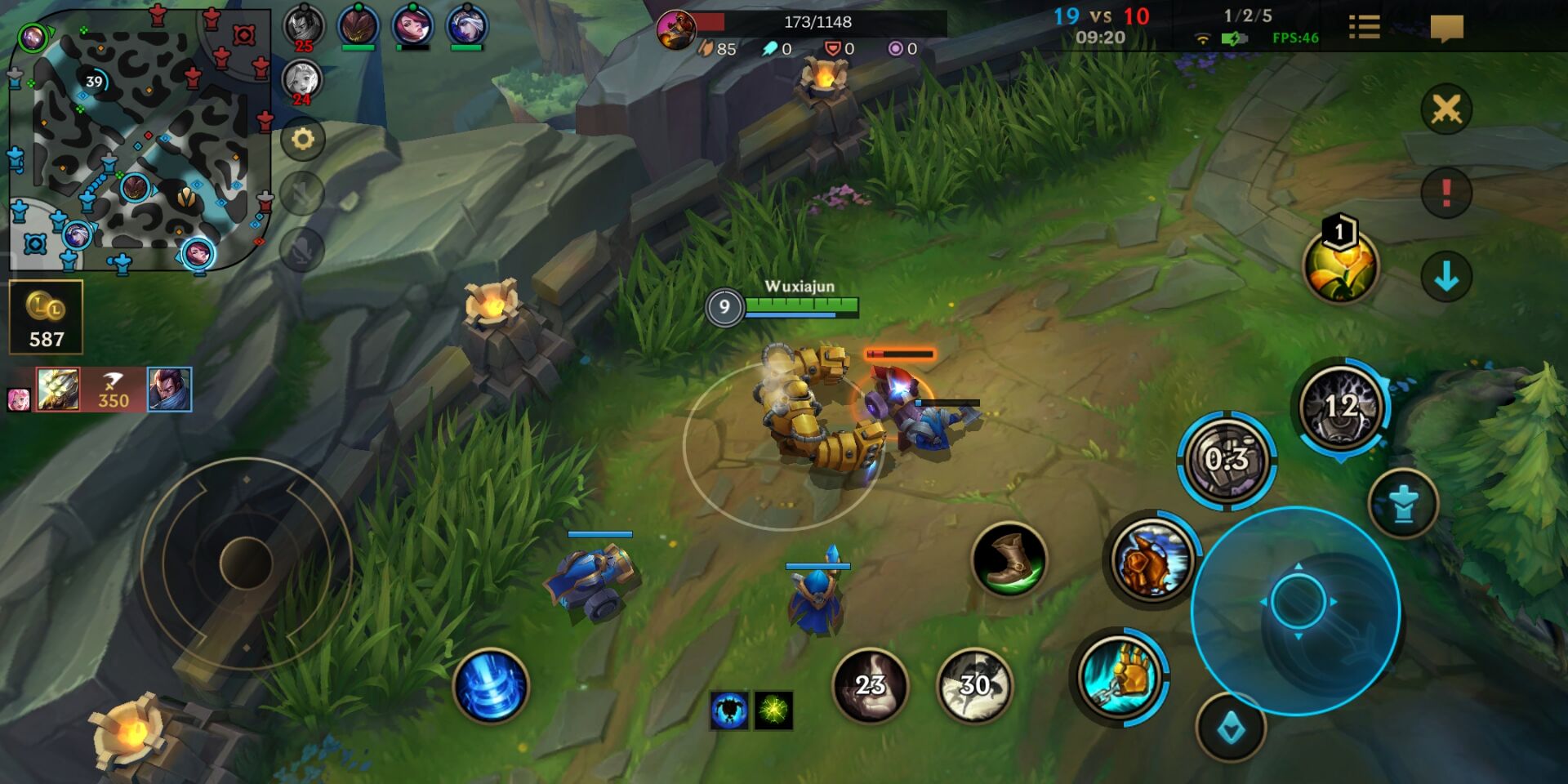Activate the Overdrive ability icon
Image resolution: width=1568 pixels, height=784 pixels.
click(x=1151, y=559)
